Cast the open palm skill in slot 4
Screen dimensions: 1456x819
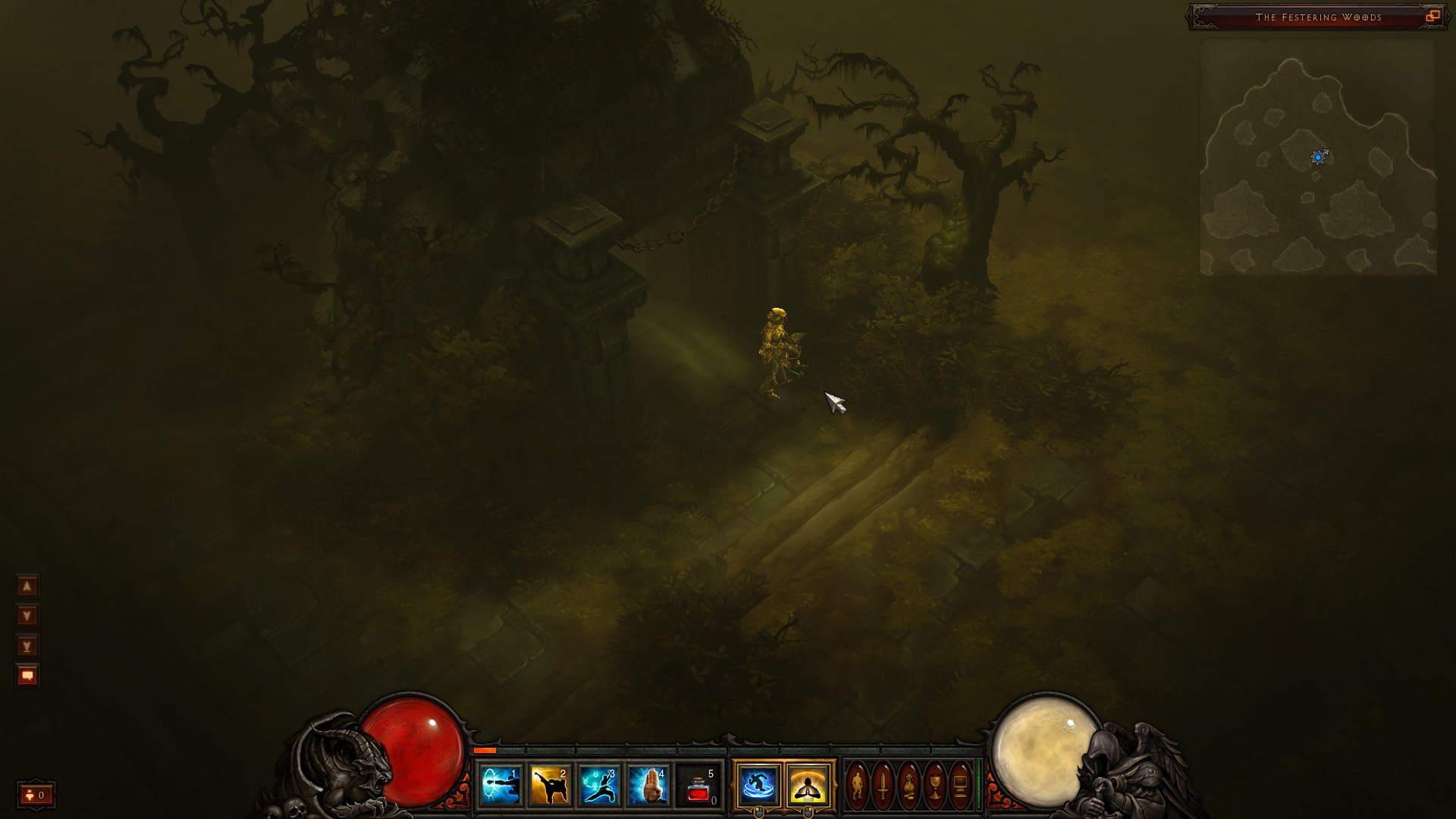[x=648, y=786]
